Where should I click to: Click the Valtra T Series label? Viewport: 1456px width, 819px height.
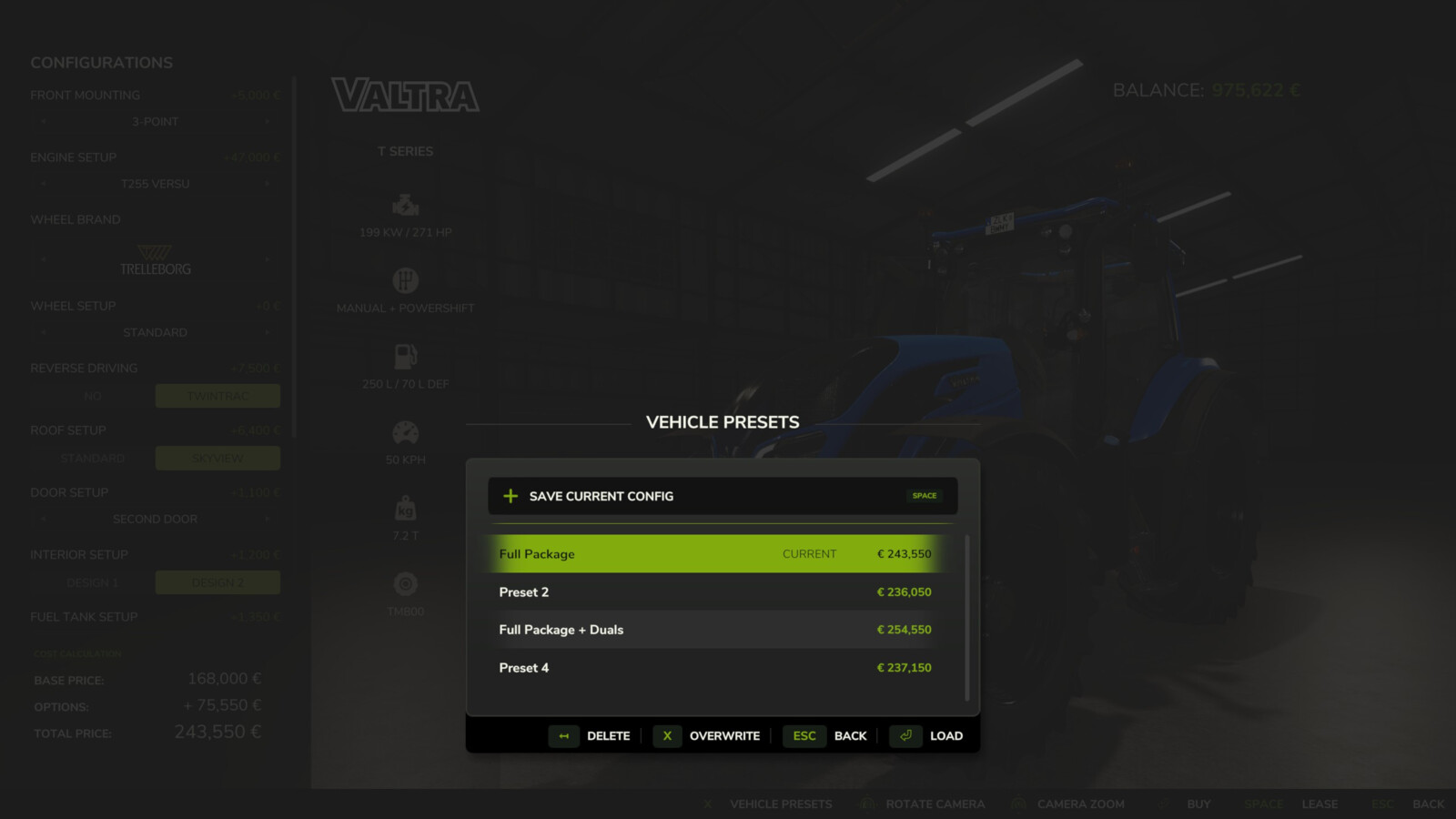(406, 151)
